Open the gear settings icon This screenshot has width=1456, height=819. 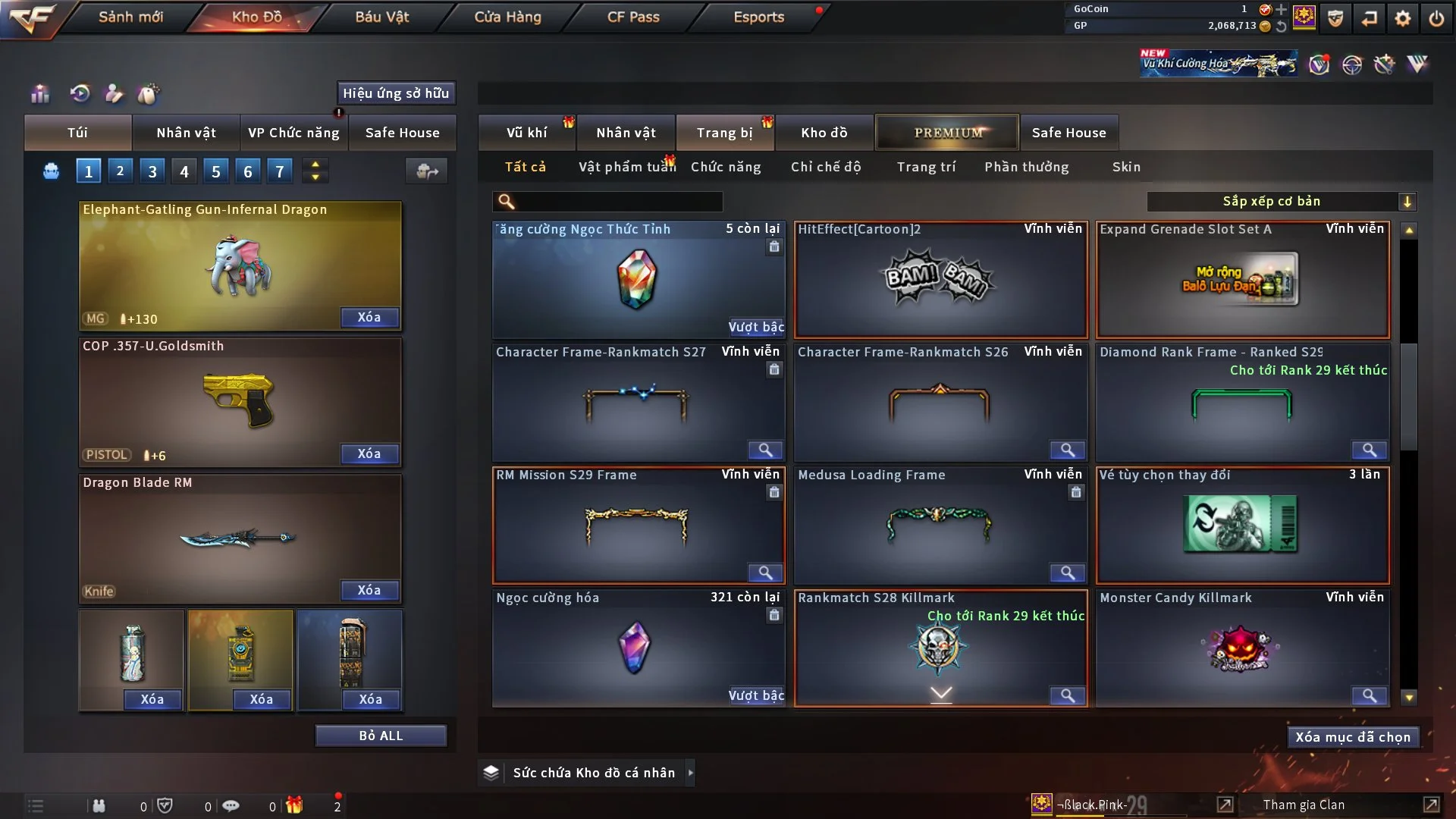(1403, 18)
